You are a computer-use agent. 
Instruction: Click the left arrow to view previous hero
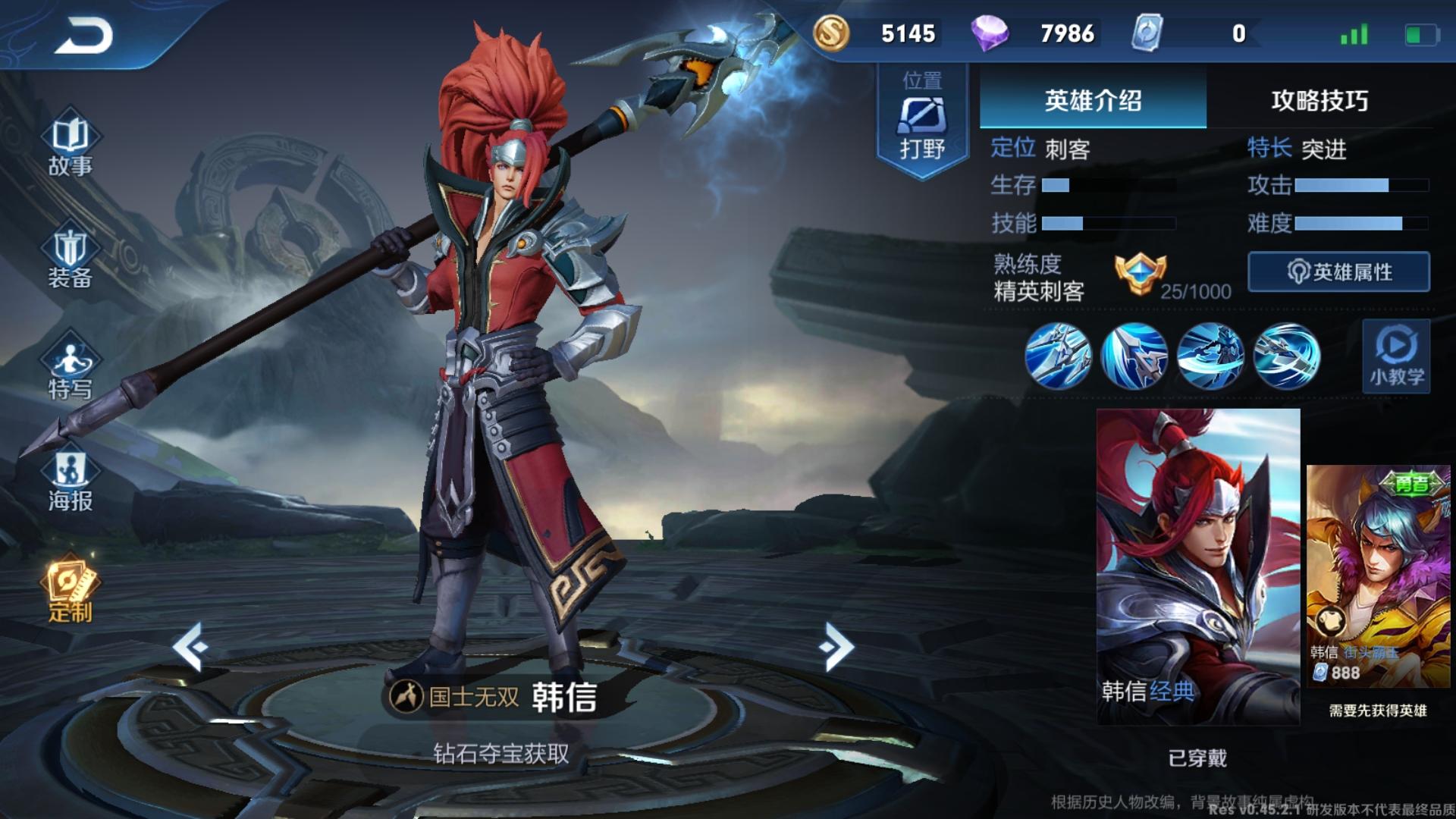[192, 644]
